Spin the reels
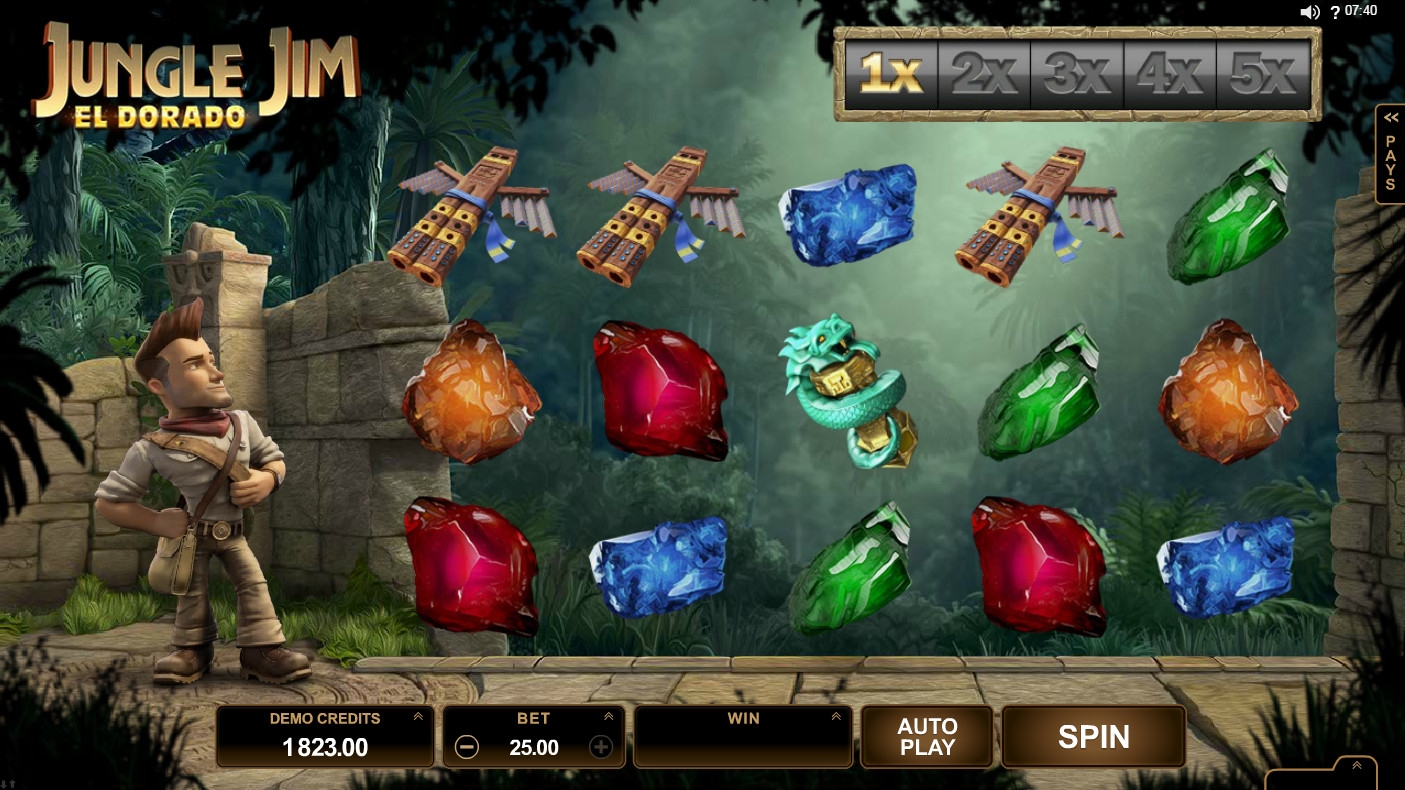The height and width of the screenshot is (790, 1405). tap(1093, 737)
